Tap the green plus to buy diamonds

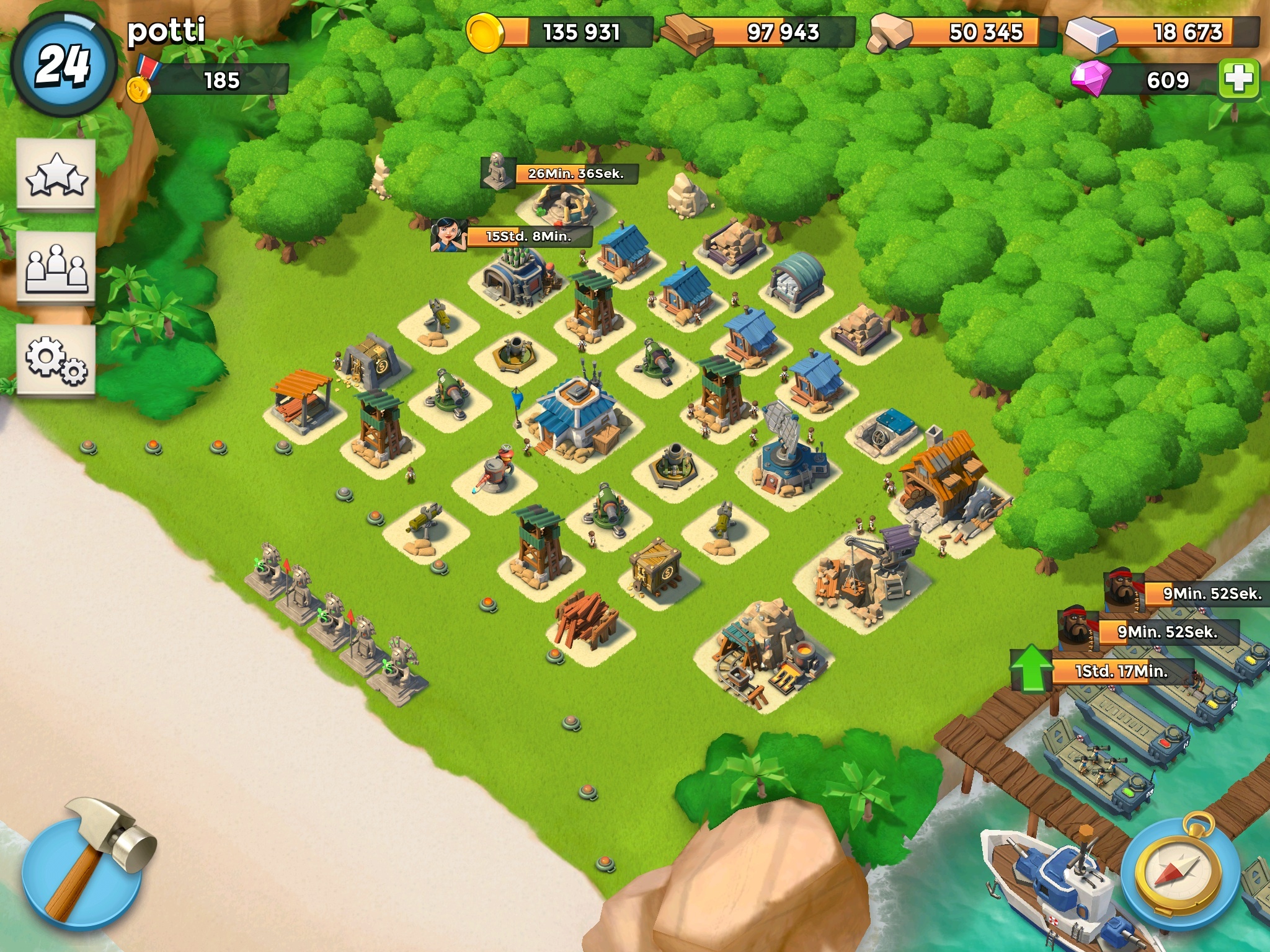[1238, 80]
